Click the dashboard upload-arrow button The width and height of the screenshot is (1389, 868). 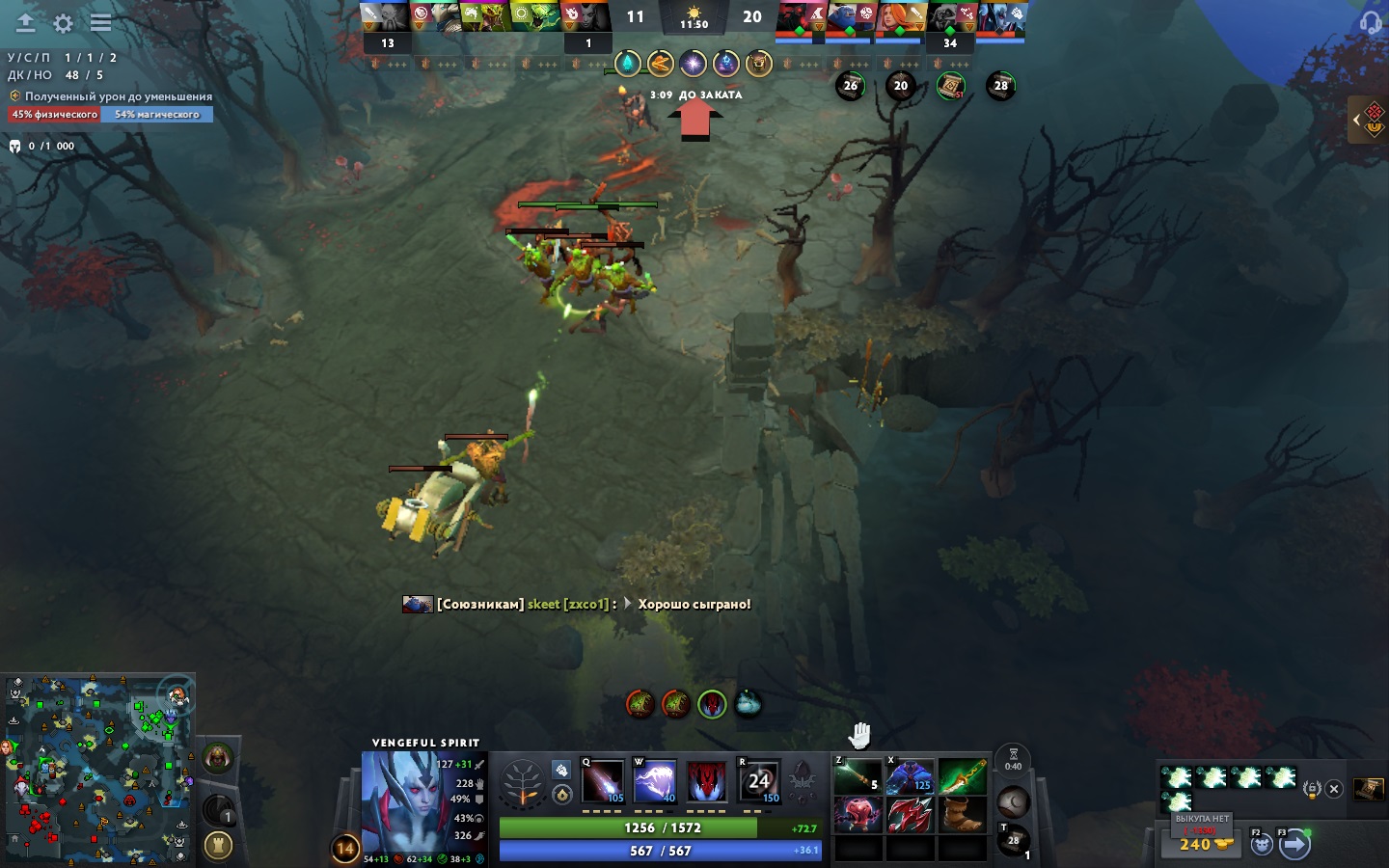[x=25, y=23]
